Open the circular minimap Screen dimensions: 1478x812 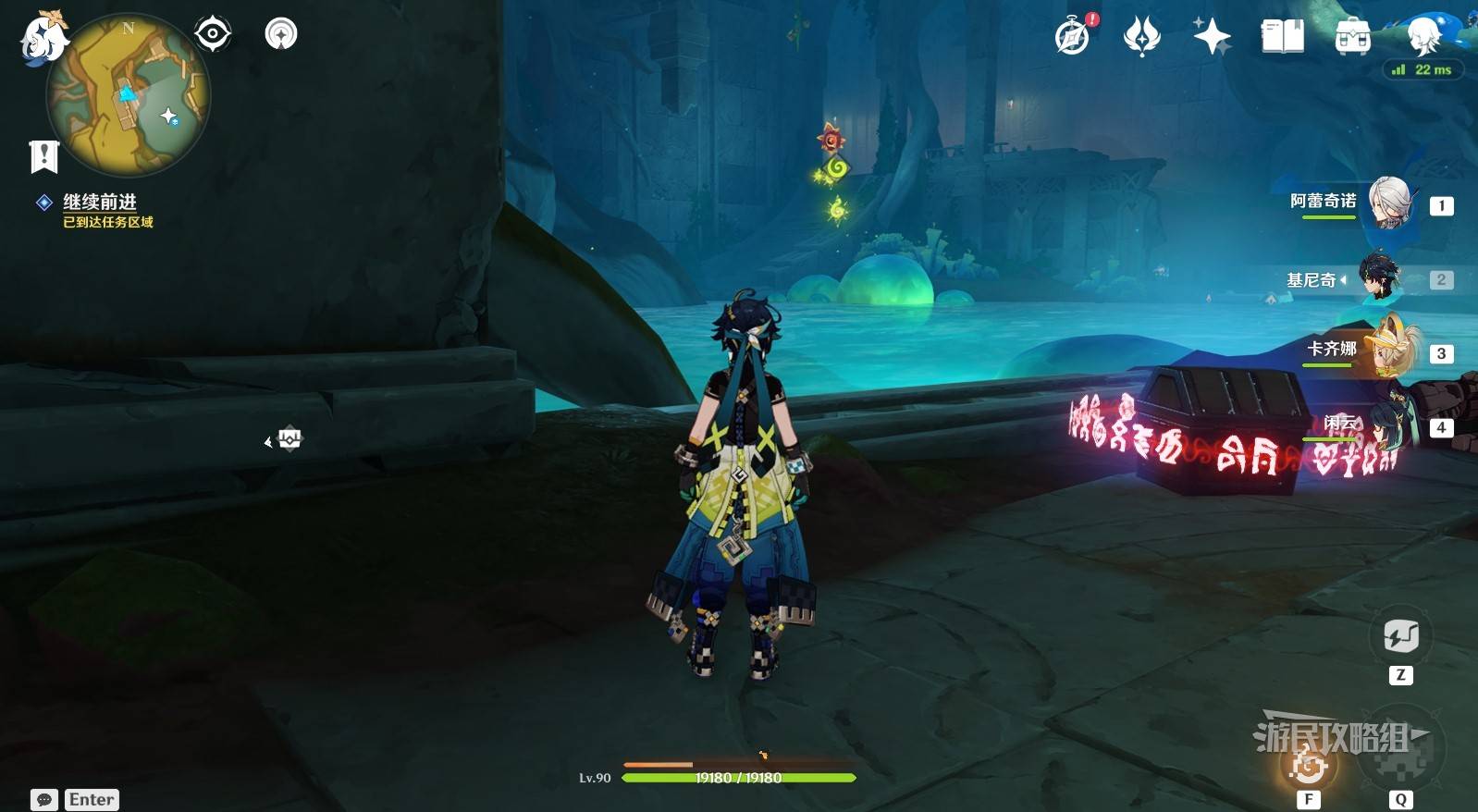click(x=129, y=96)
